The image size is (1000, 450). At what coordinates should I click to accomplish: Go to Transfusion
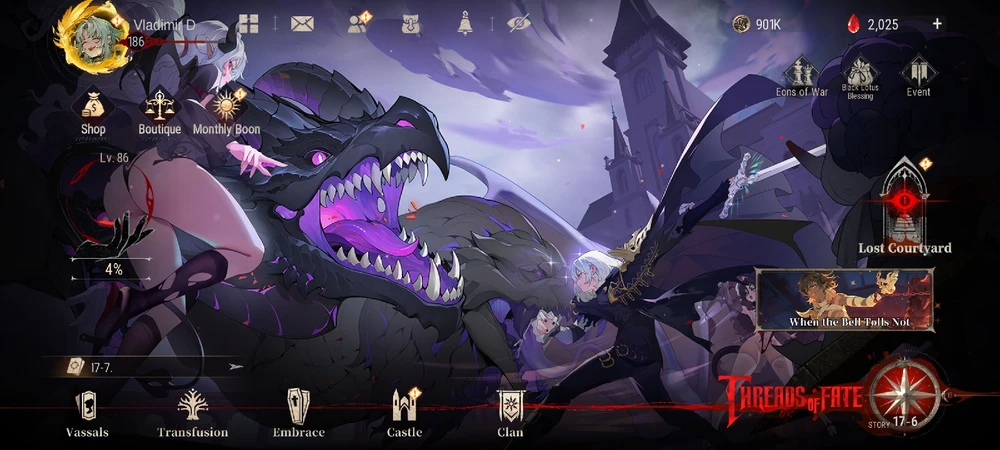pos(192,413)
